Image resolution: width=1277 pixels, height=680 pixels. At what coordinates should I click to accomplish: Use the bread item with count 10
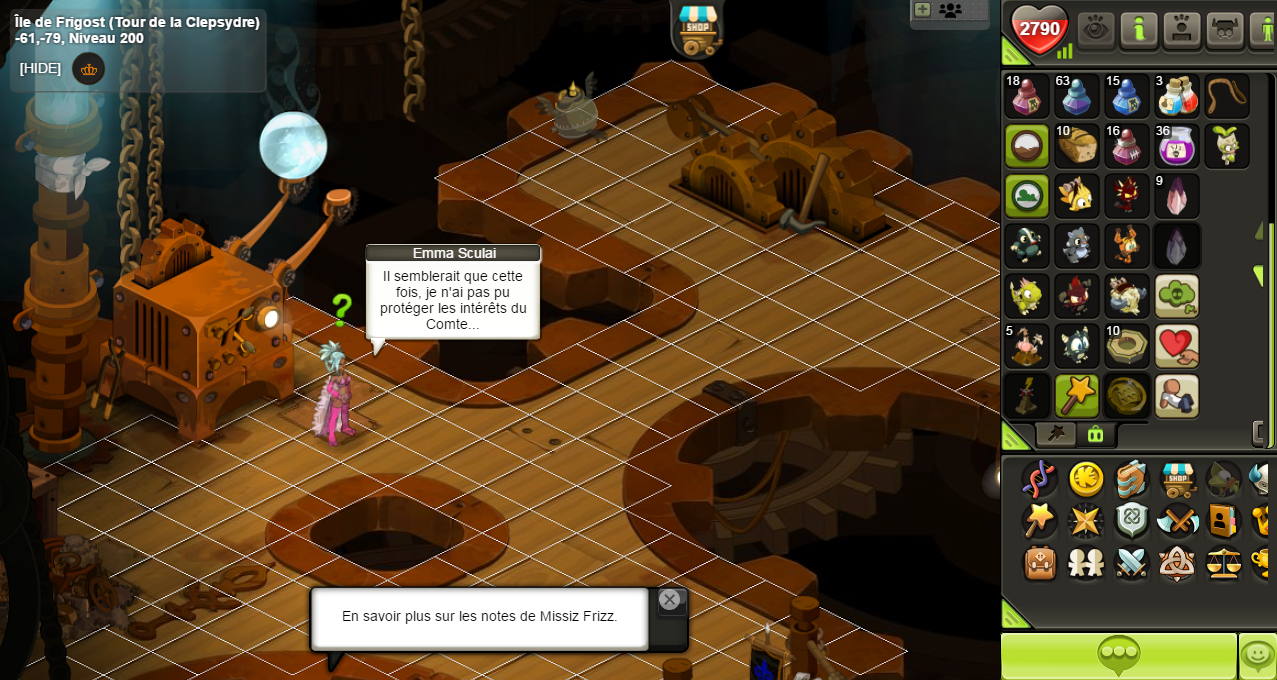(1077, 146)
